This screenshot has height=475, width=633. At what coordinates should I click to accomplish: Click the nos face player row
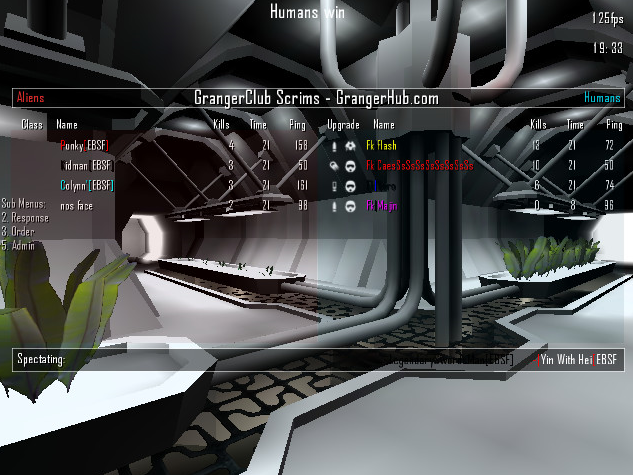[x=77, y=205]
